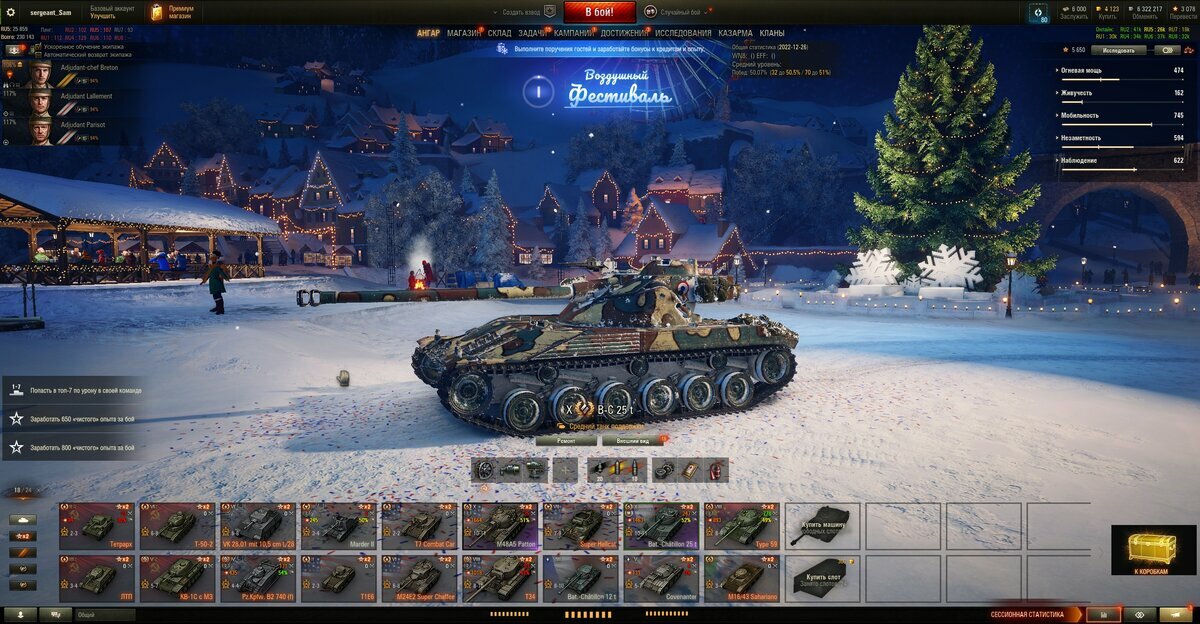
Task: Choose the T34 tank from the carousel
Action: pyautogui.click(x=499, y=579)
